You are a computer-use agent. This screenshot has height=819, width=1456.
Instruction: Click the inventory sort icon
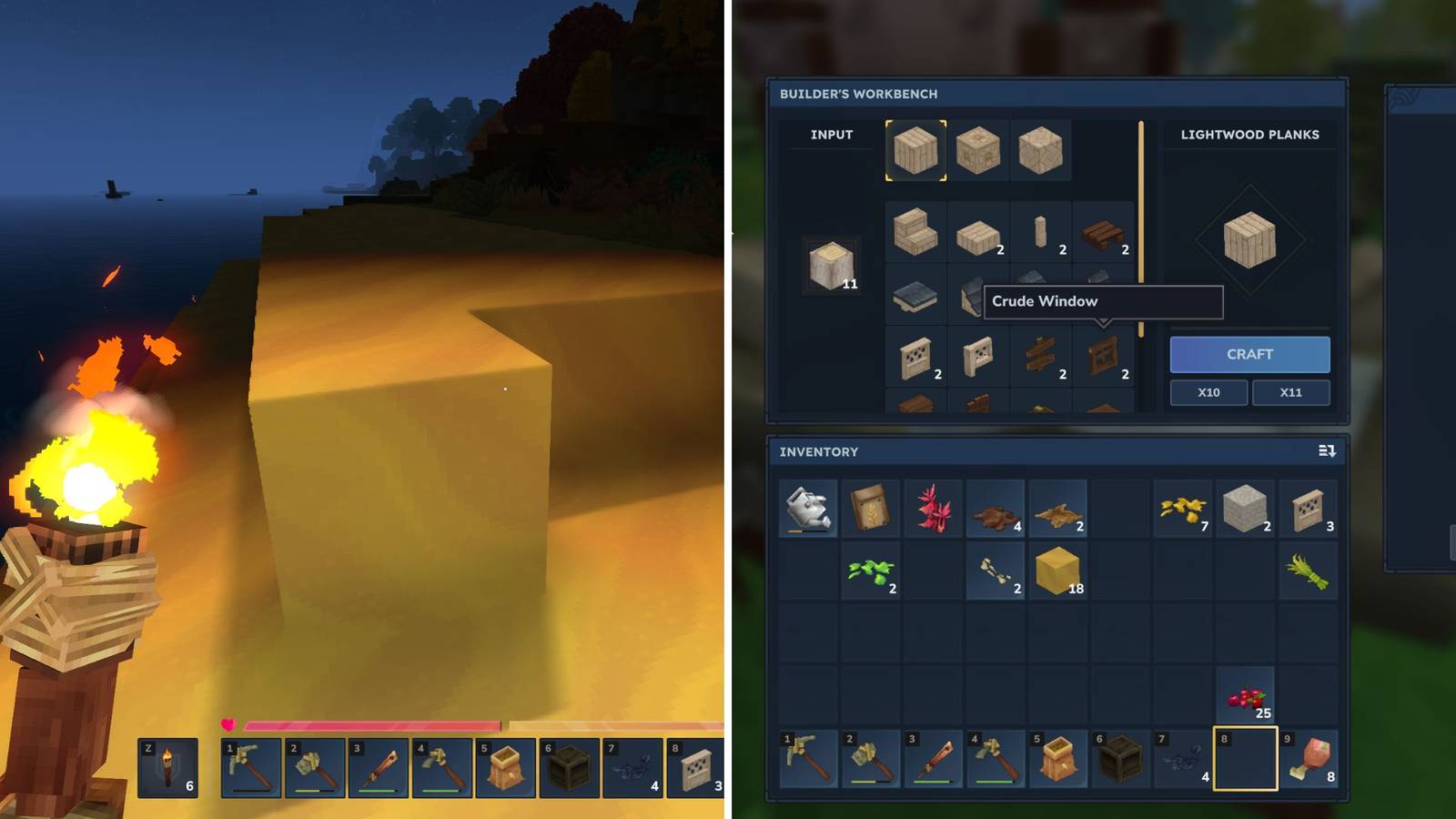click(x=1325, y=451)
